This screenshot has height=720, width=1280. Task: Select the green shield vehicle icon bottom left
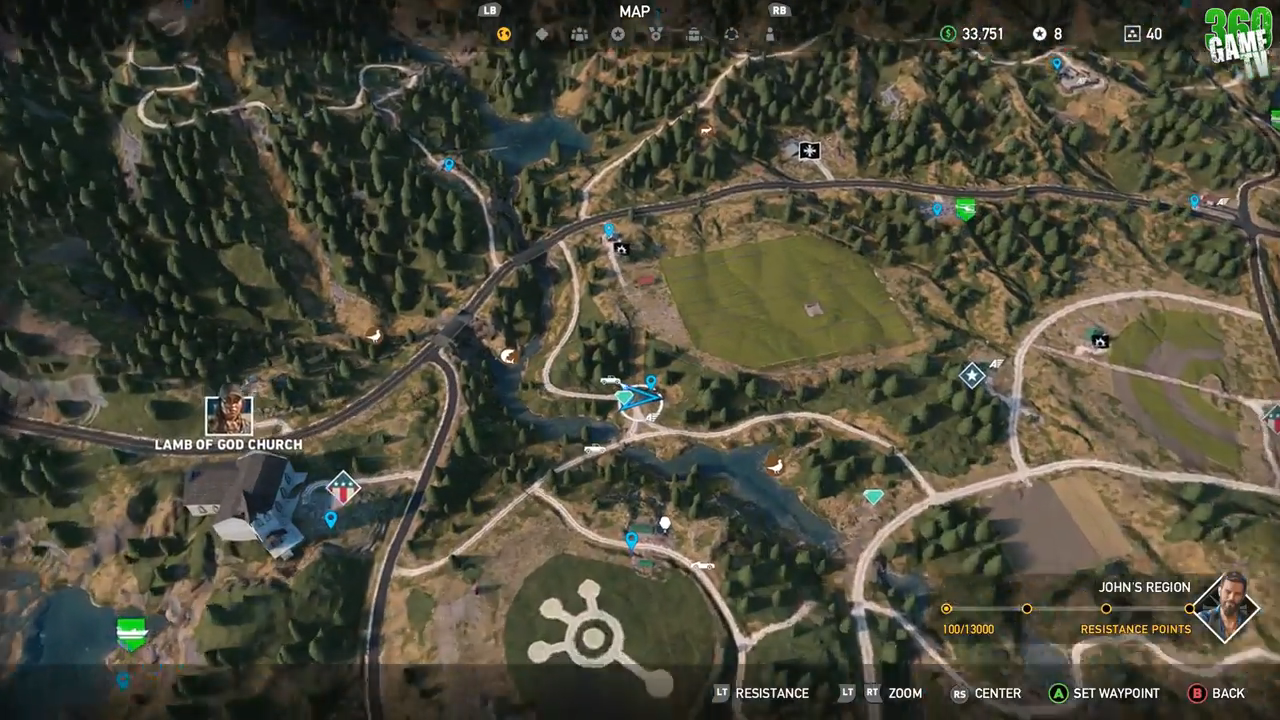click(130, 630)
